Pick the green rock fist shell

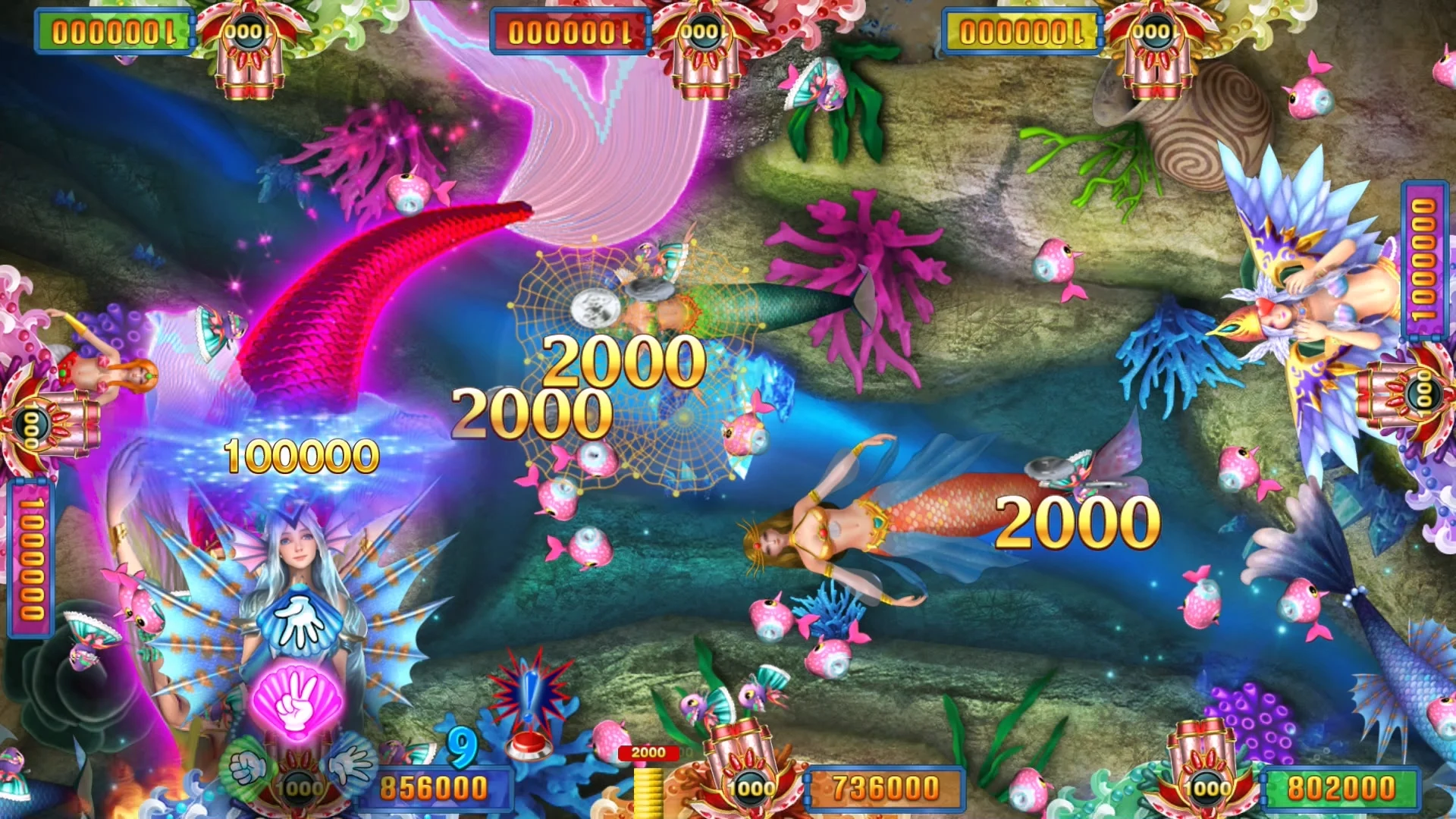246,767
